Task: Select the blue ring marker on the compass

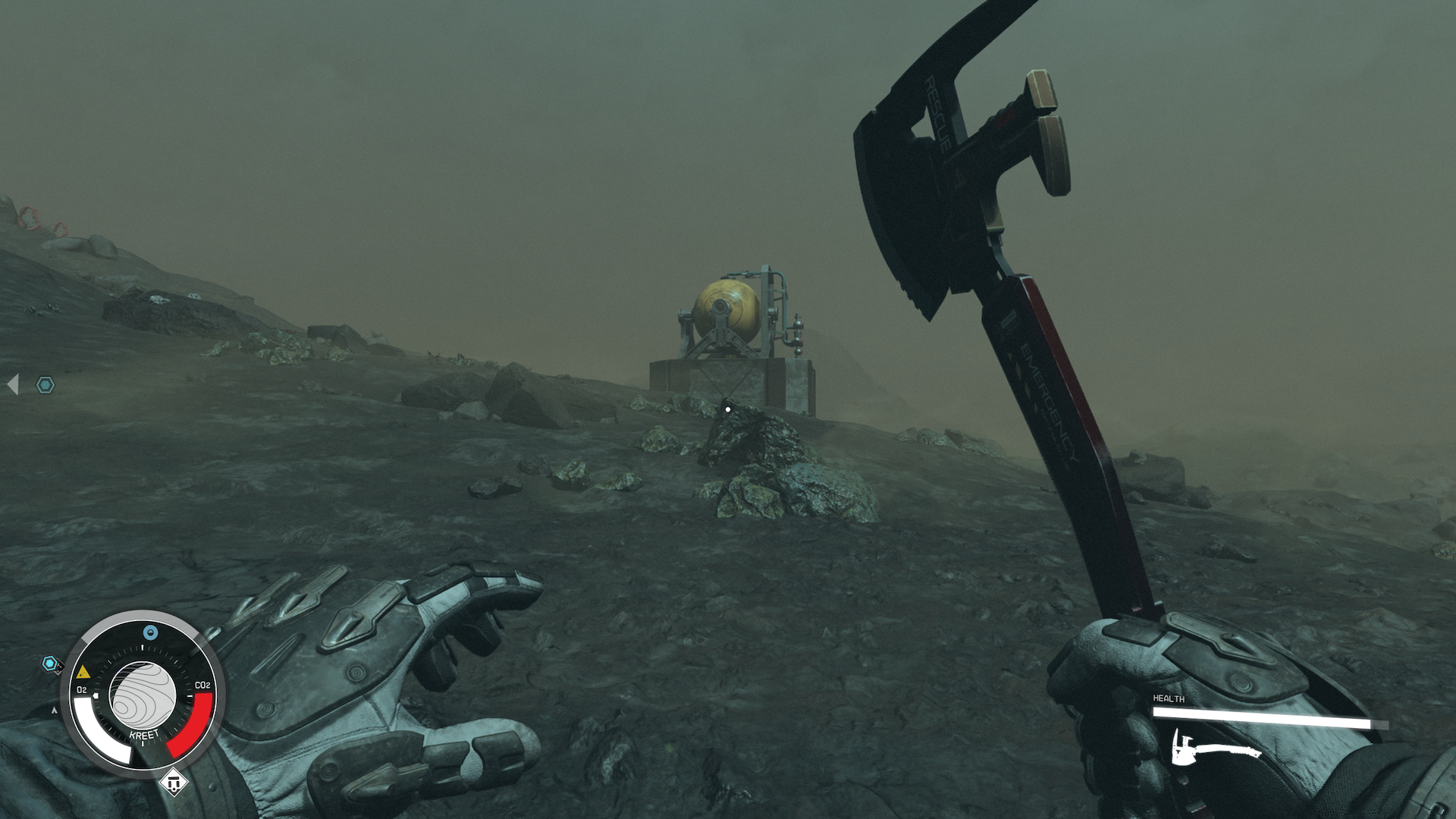Action: pos(150,632)
